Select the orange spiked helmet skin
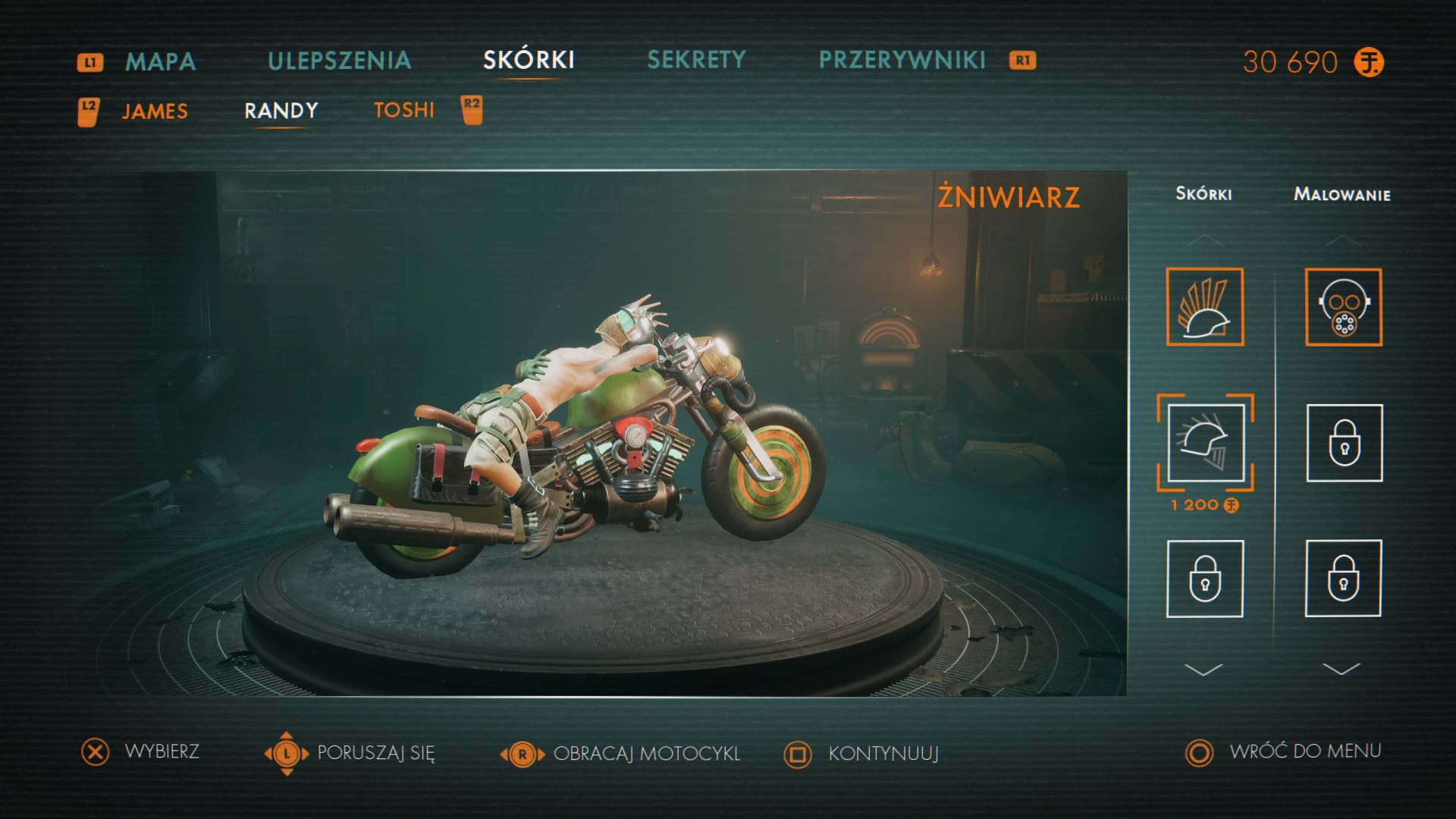1456x819 pixels. (x=1204, y=306)
